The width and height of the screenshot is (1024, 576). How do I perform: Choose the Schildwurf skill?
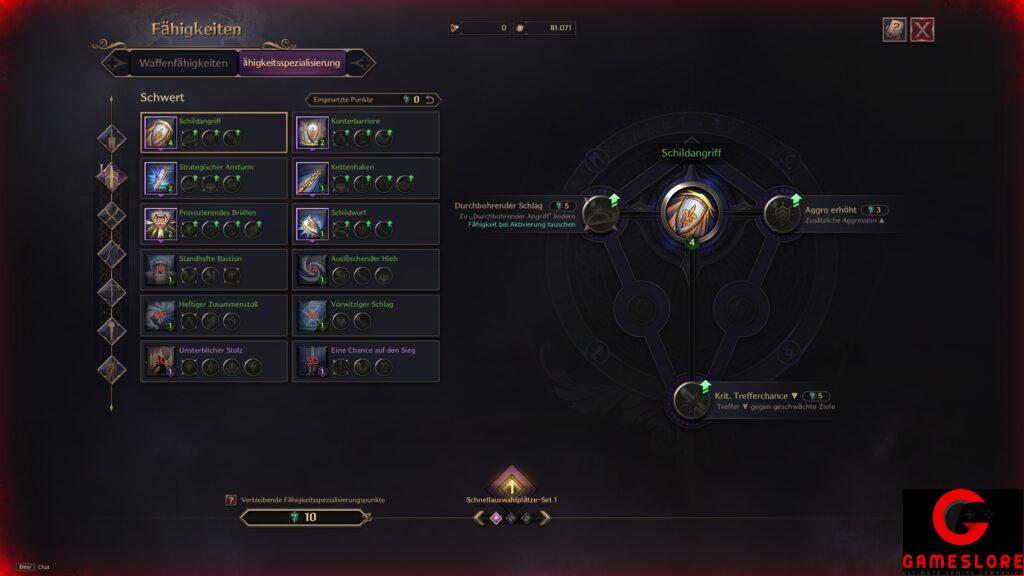point(366,223)
